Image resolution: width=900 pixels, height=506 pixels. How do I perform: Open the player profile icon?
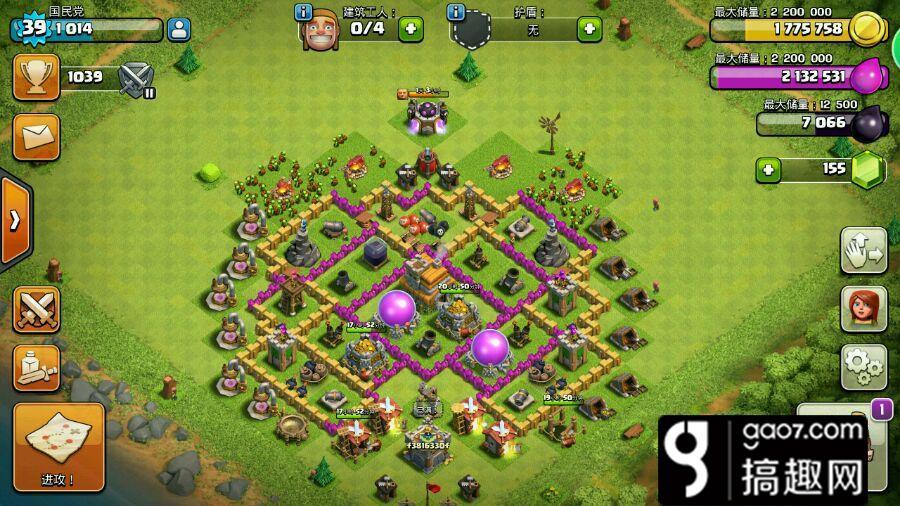179,29
